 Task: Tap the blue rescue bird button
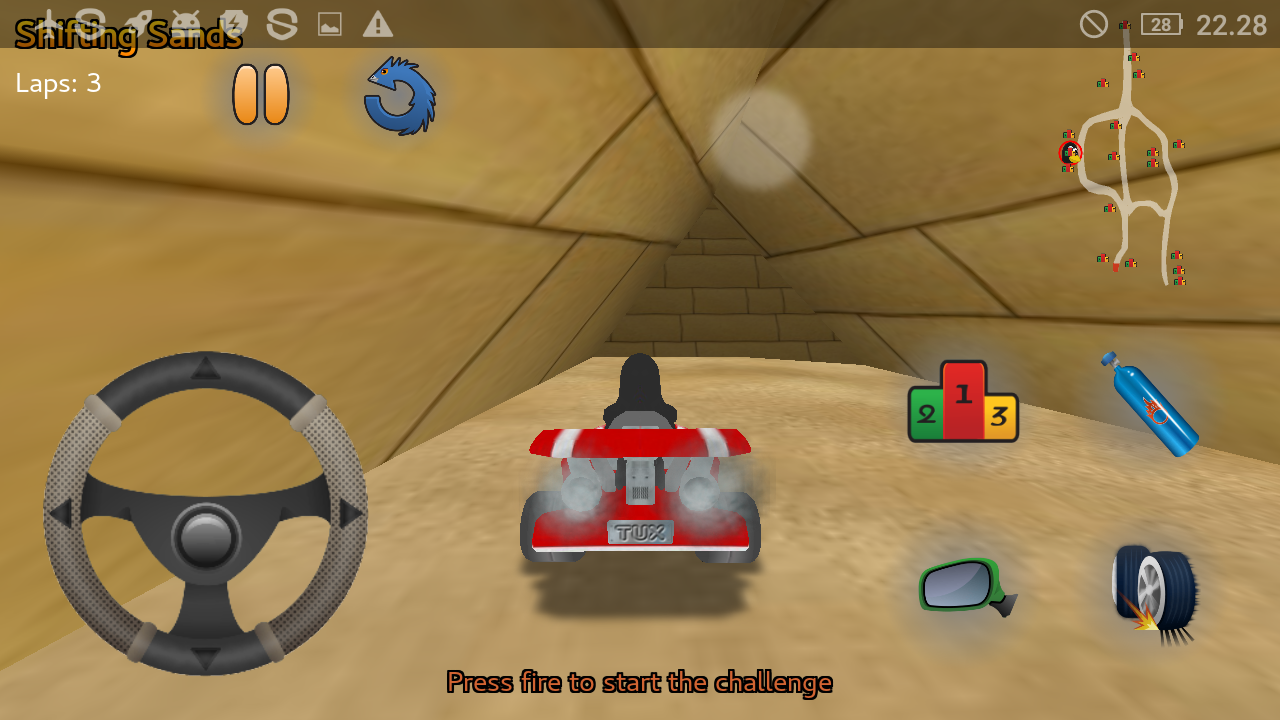click(399, 96)
